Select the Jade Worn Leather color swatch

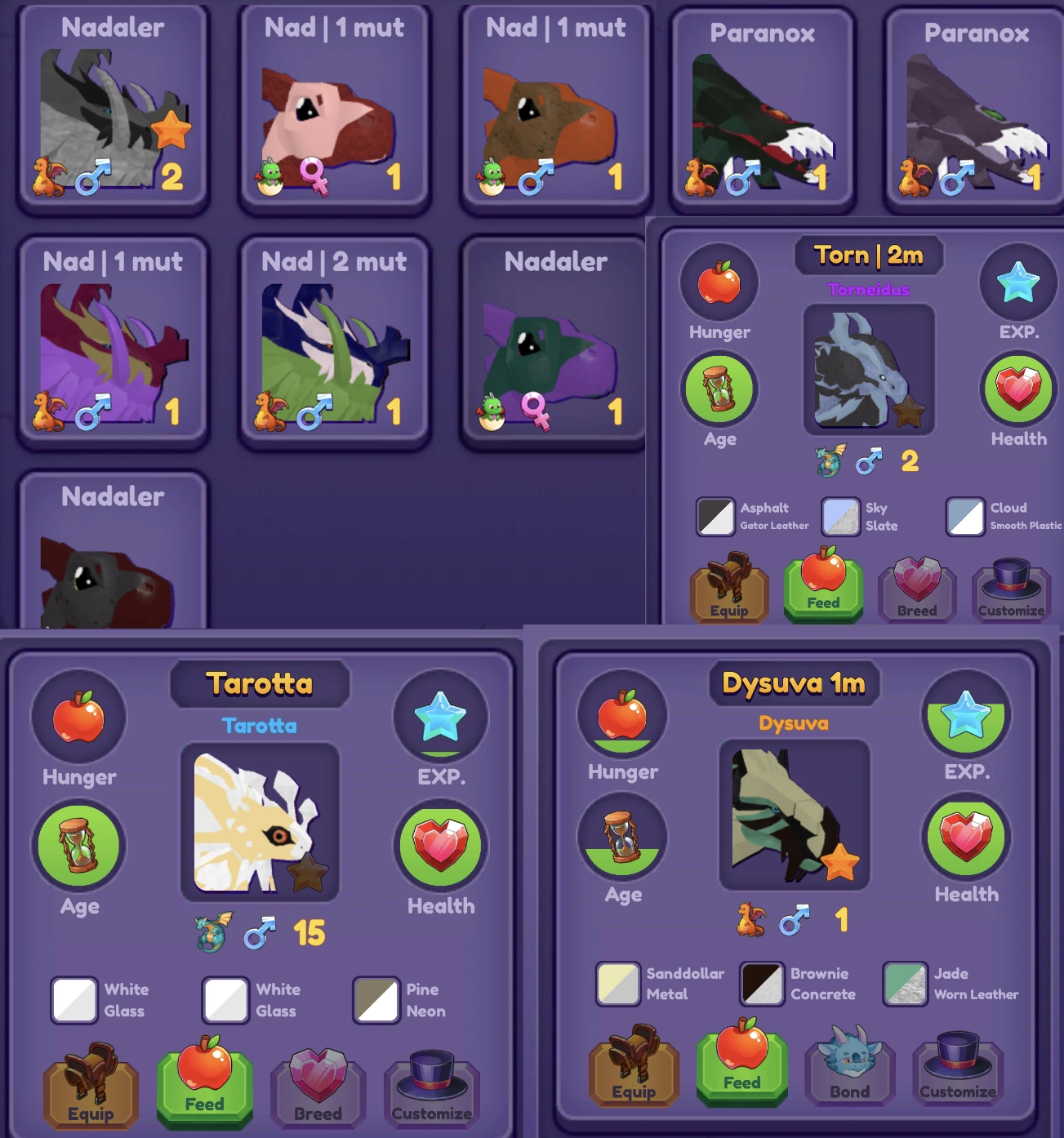904,984
